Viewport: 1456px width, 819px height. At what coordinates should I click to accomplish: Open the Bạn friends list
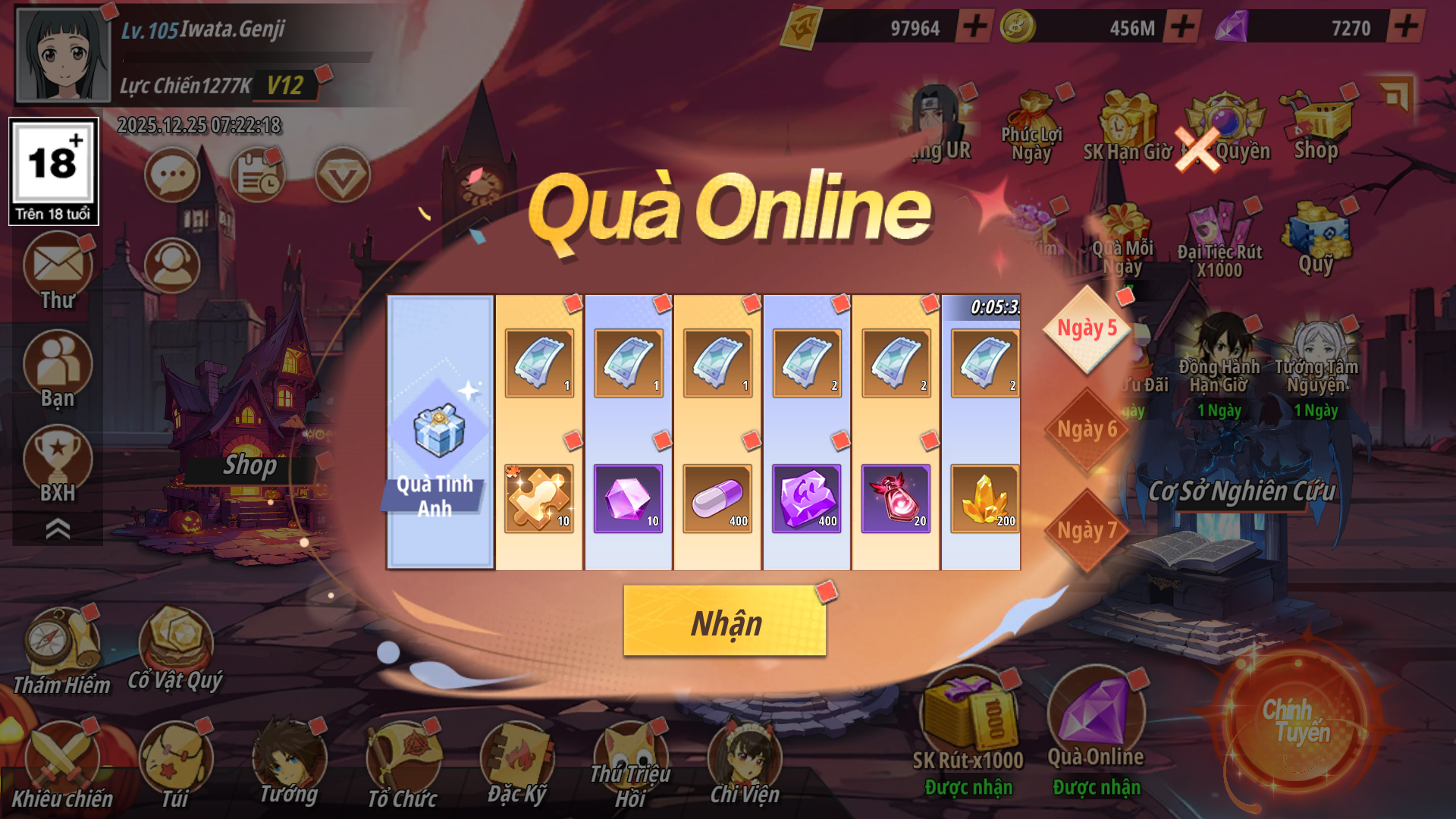click(58, 368)
